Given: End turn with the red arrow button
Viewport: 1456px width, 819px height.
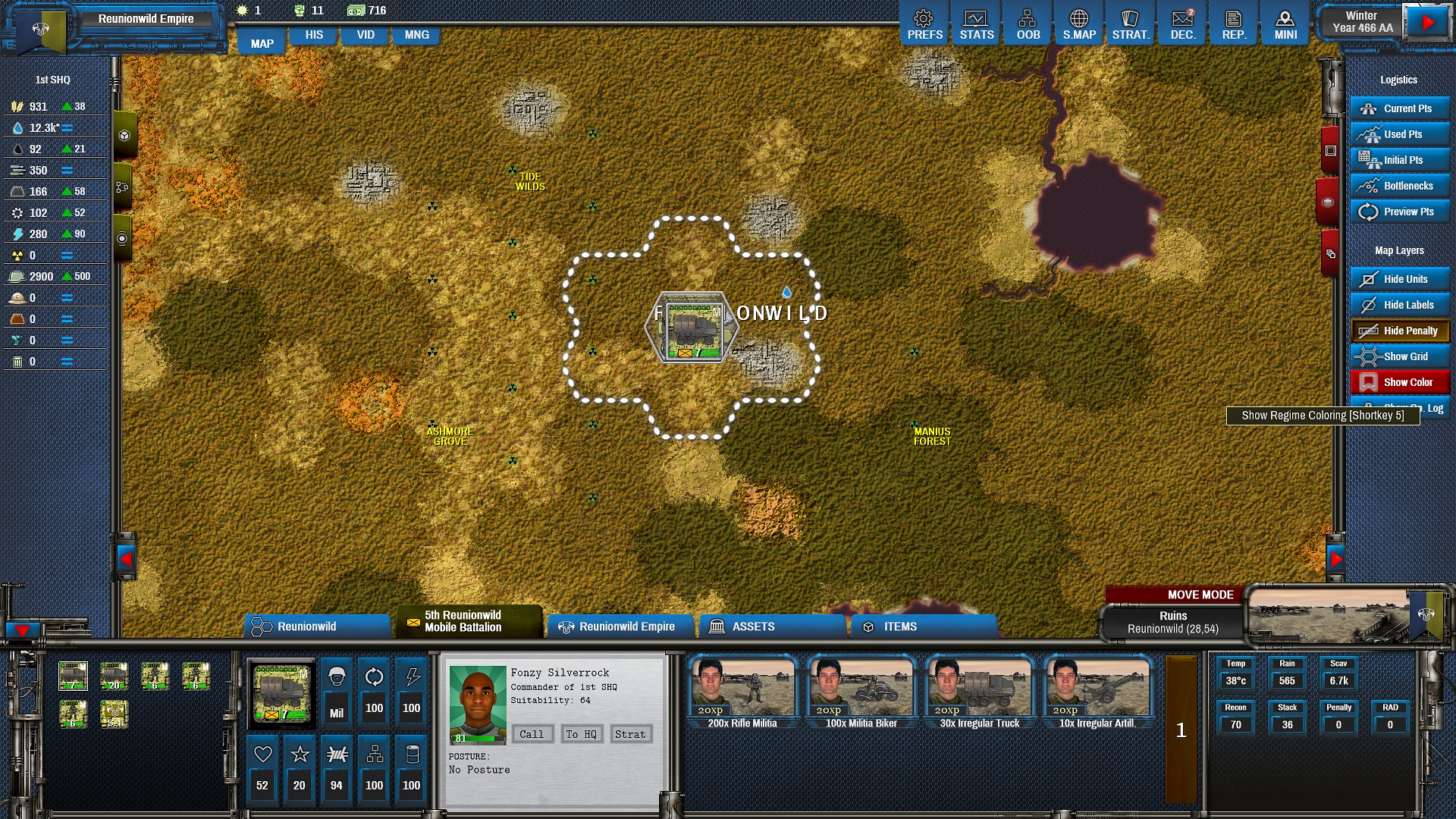Looking at the screenshot, I should pyautogui.click(x=1427, y=23).
